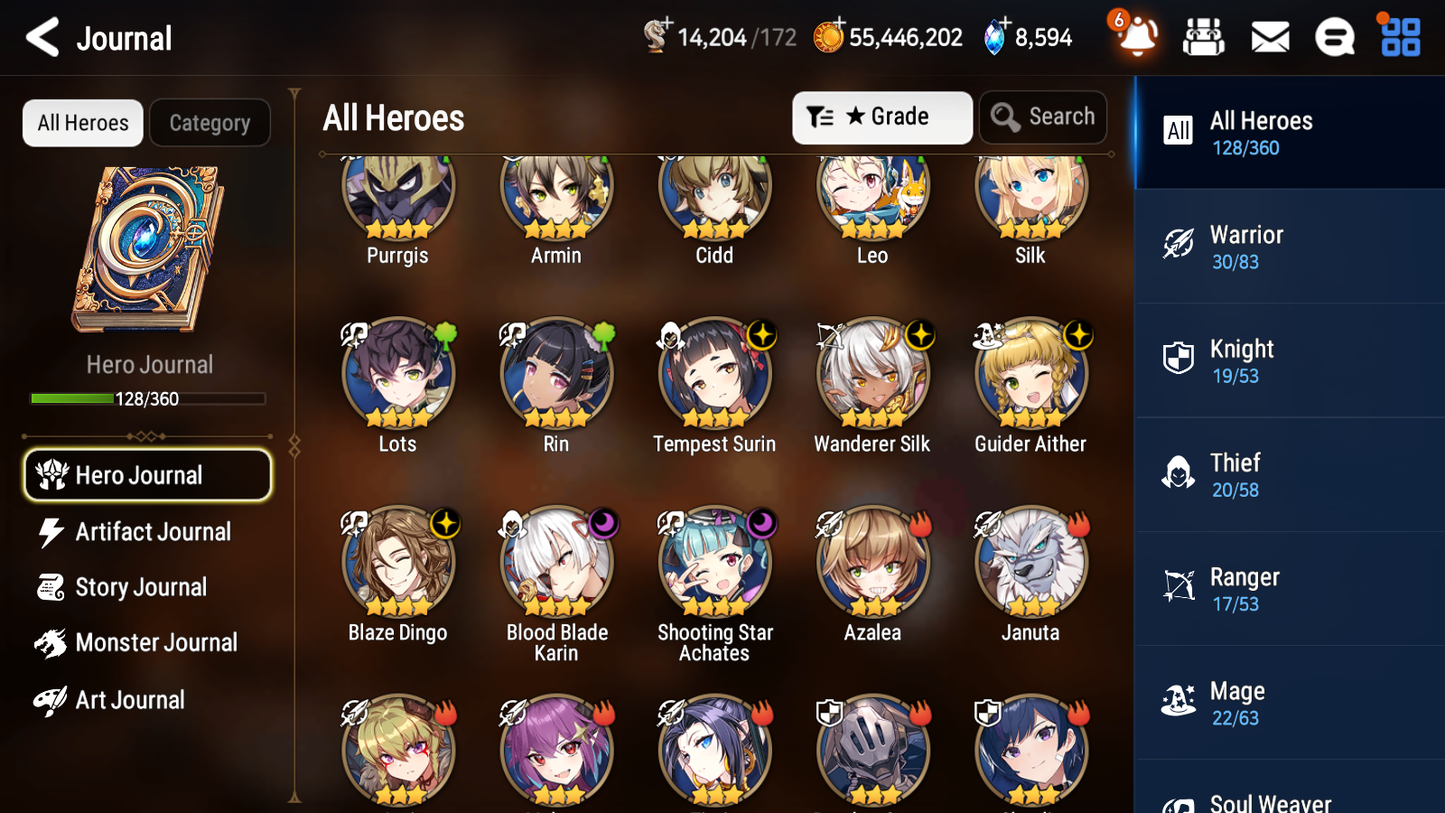Select the All Heroes tab
1445x813 pixels.
click(x=82, y=122)
